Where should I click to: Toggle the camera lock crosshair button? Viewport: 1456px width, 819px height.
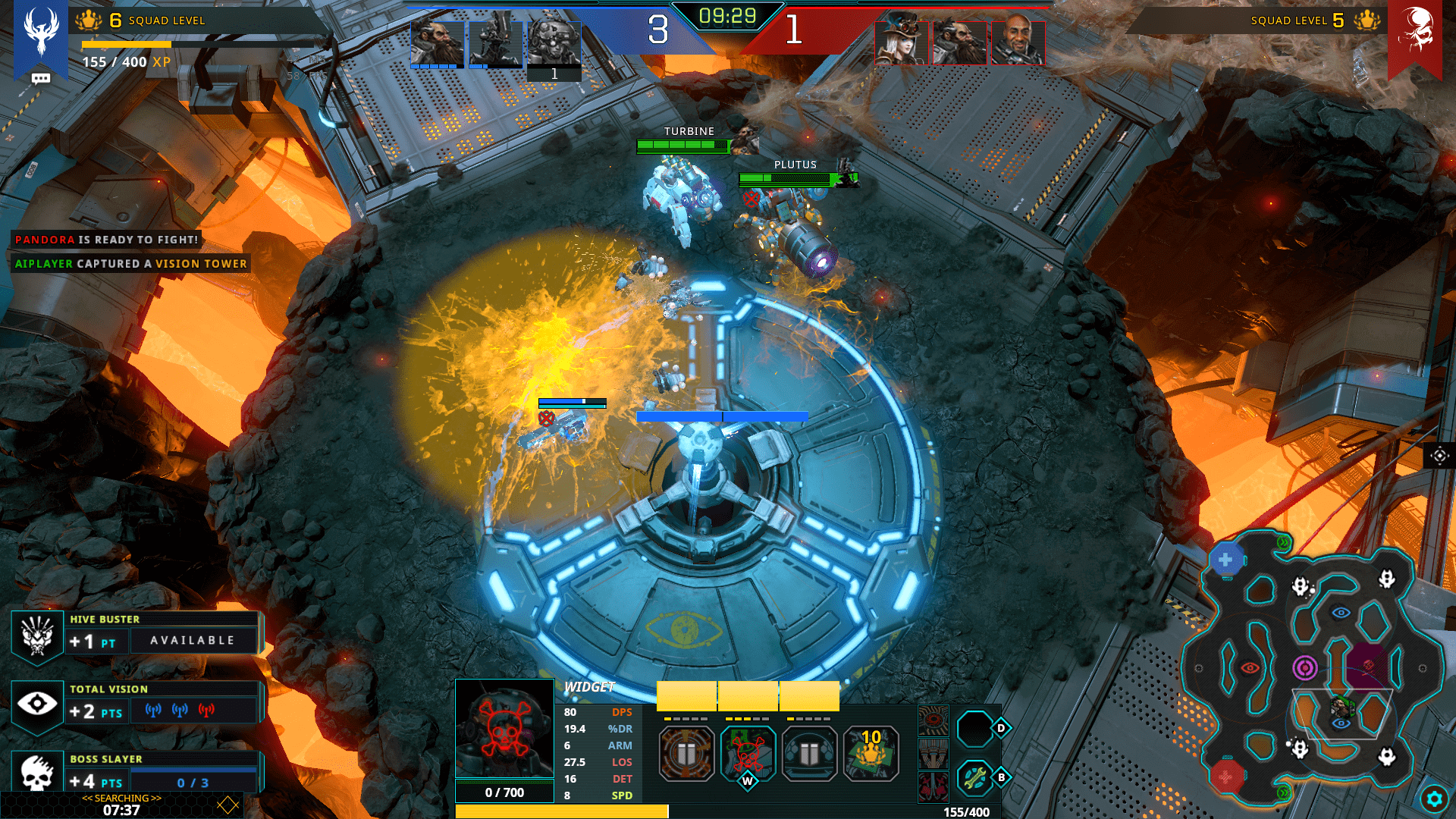point(1439,456)
